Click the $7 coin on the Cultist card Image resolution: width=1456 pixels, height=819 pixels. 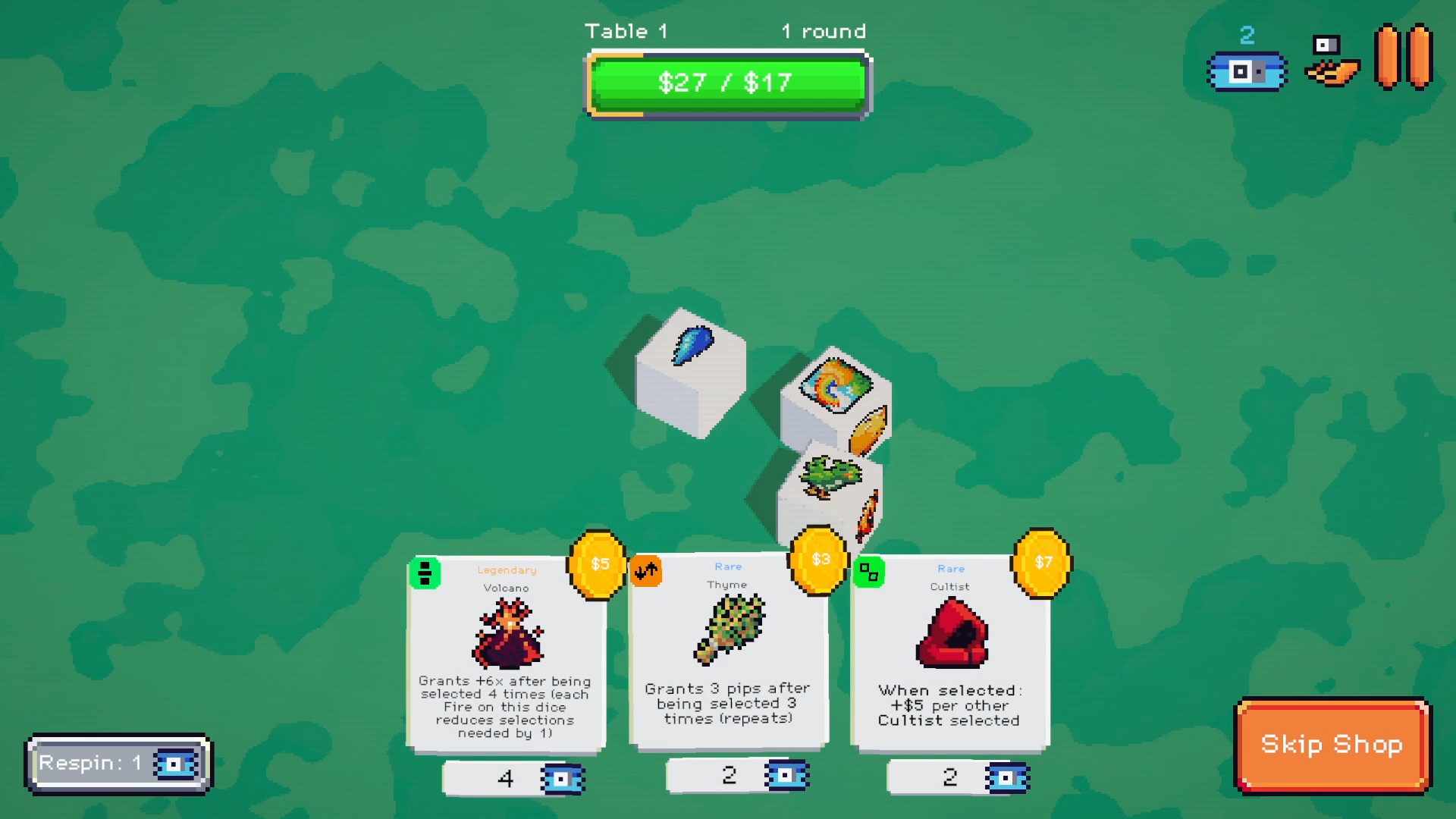[x=1040, y=561]
